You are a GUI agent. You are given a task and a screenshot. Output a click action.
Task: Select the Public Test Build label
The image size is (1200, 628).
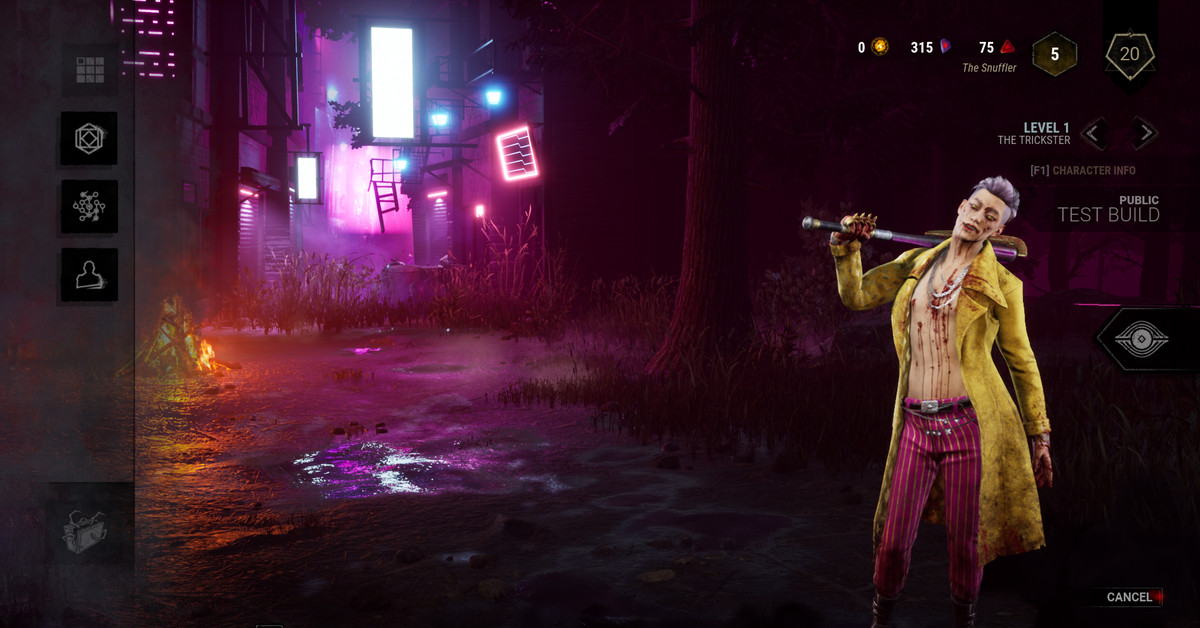click(1108, 209)
